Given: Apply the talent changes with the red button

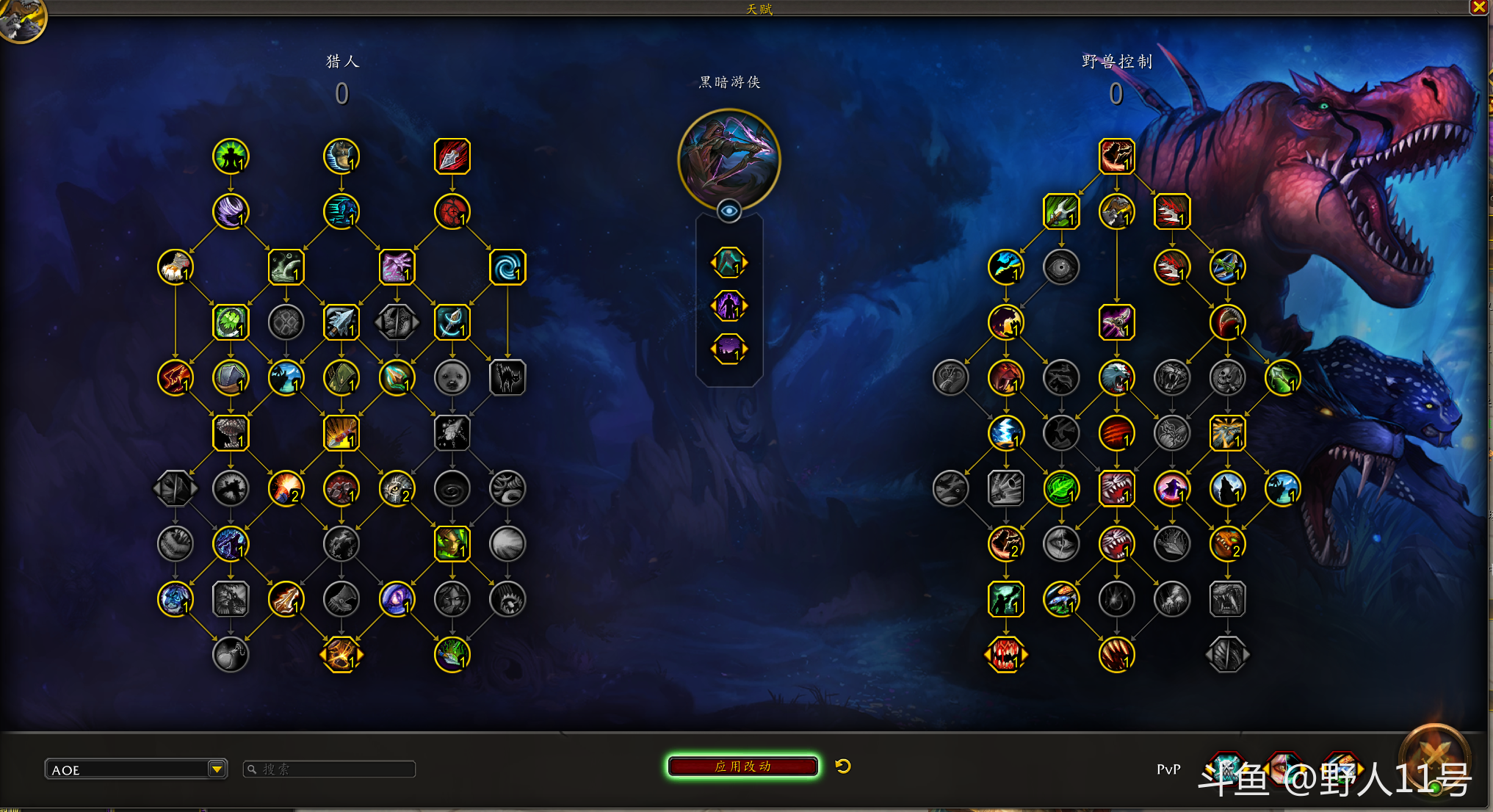Looking at the screenshot, I should (742, 766).
